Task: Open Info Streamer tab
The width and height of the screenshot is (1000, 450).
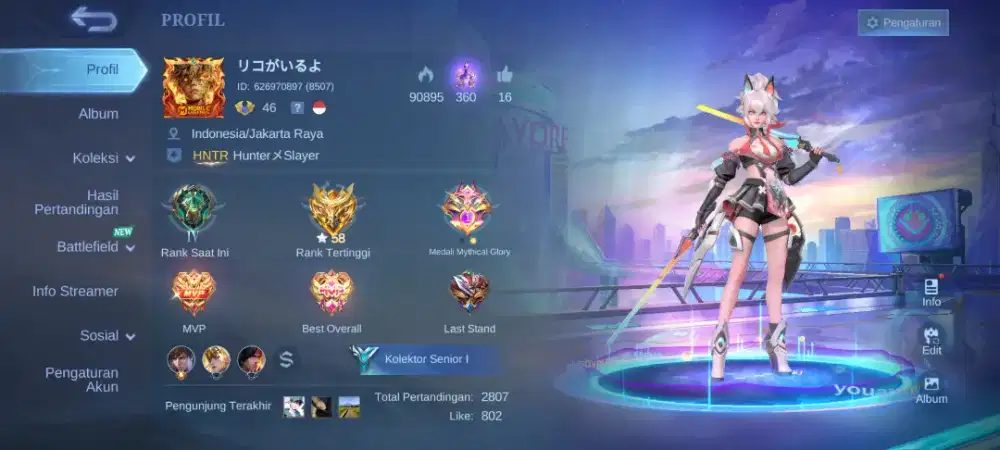Action: point(75,291)
